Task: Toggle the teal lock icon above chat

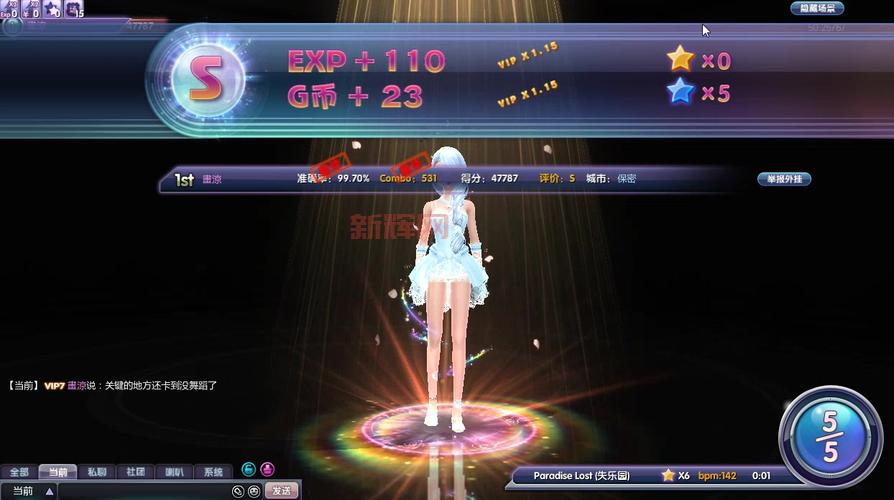Action: (x=248, y=469)
